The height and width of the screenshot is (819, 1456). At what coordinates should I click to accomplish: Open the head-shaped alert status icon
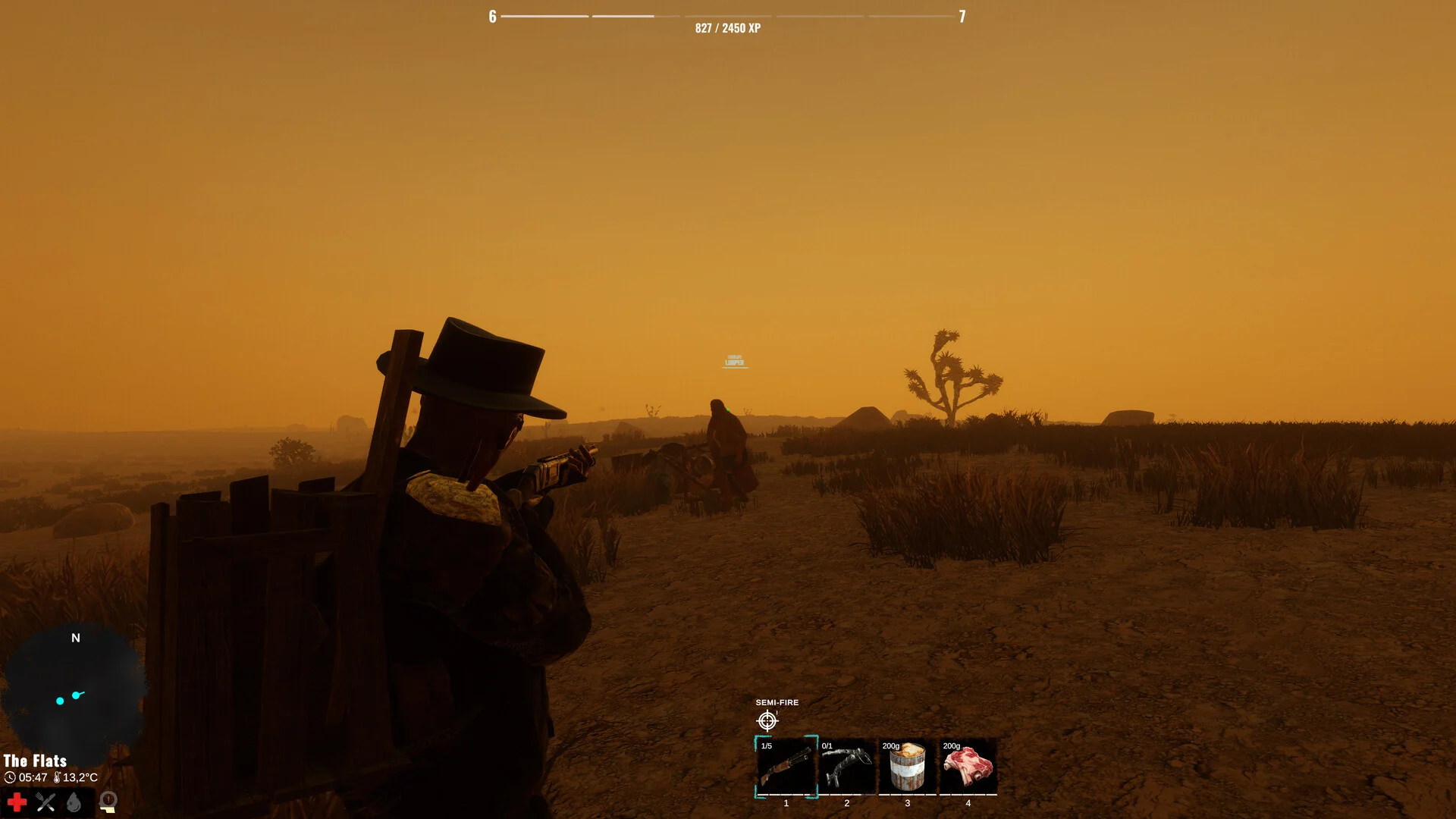click(x=108, y=802)
